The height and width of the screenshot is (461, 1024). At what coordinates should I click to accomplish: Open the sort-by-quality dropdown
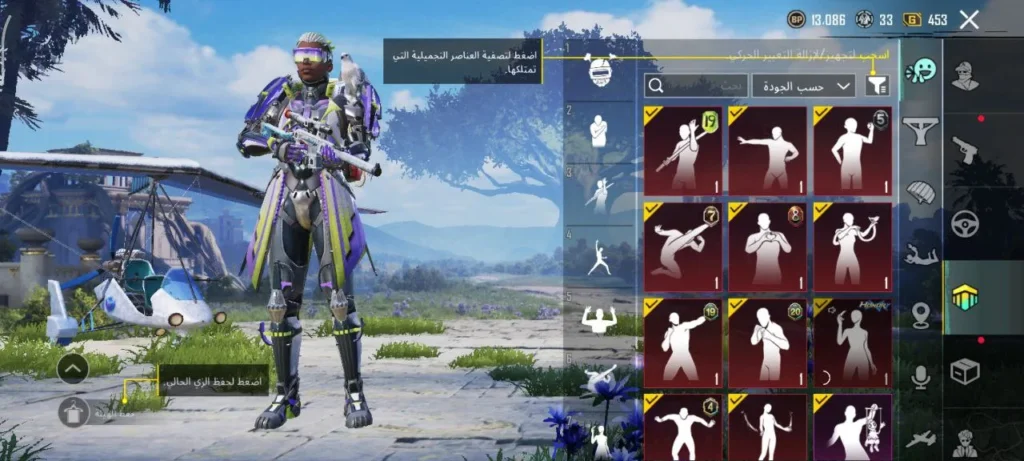click(802, 85)
